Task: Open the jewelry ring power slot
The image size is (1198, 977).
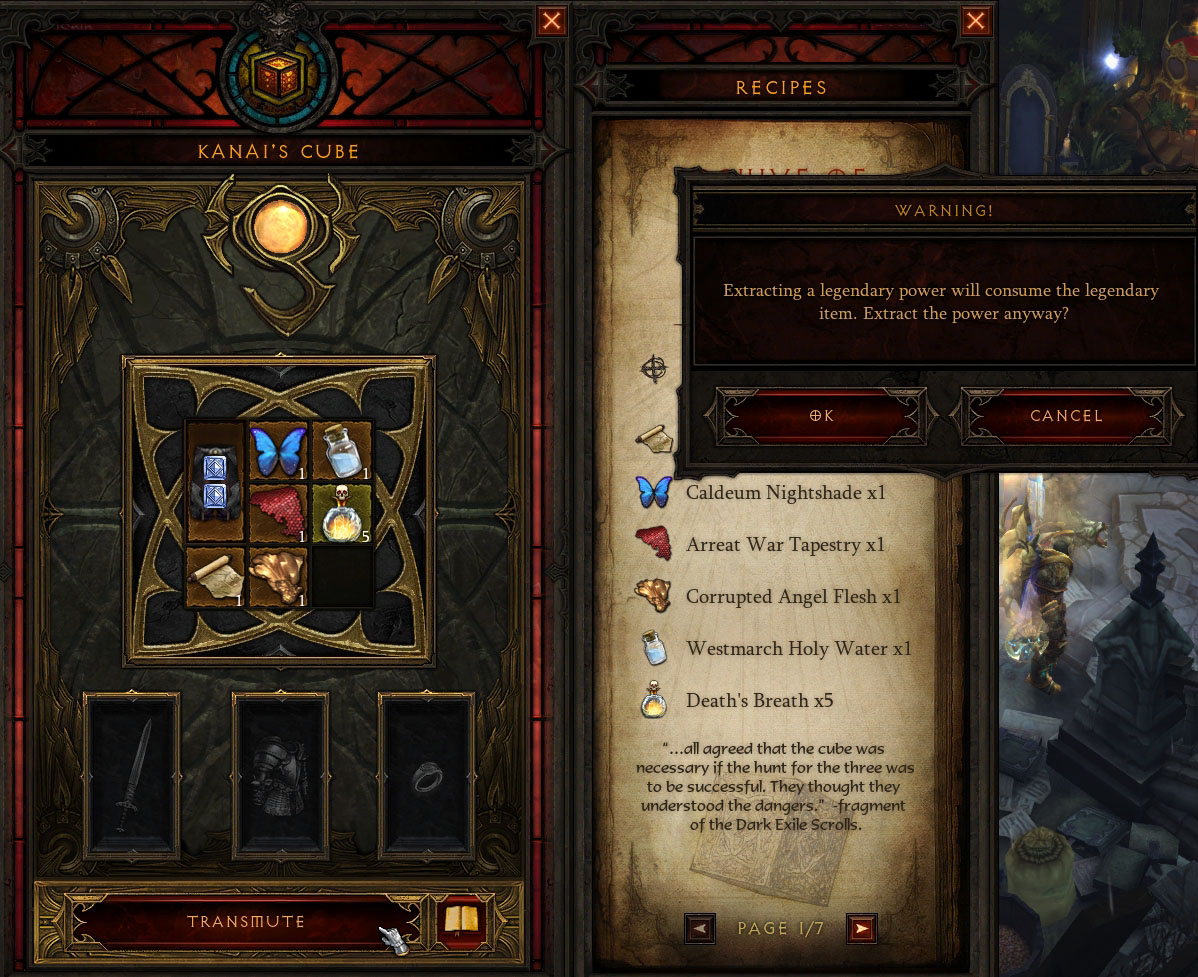Action: click(427, 776)
